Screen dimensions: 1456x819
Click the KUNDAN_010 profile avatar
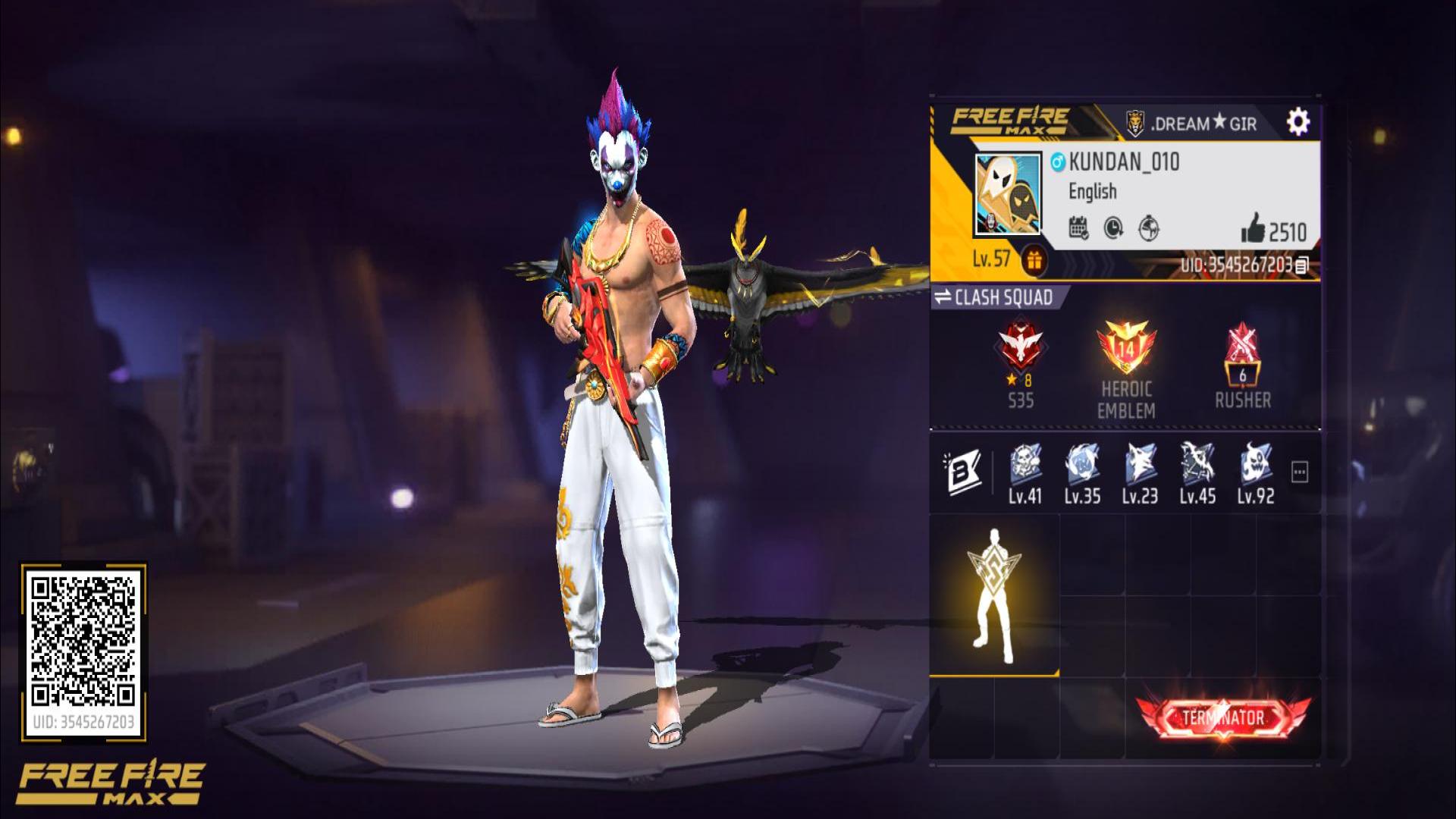tap(1008, 195)
